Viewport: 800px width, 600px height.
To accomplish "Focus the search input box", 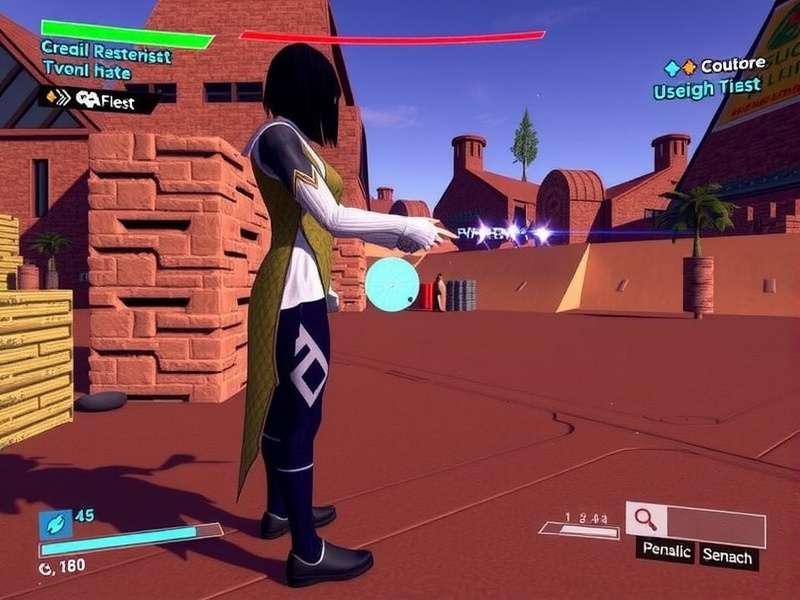I will tap(714, 524).
